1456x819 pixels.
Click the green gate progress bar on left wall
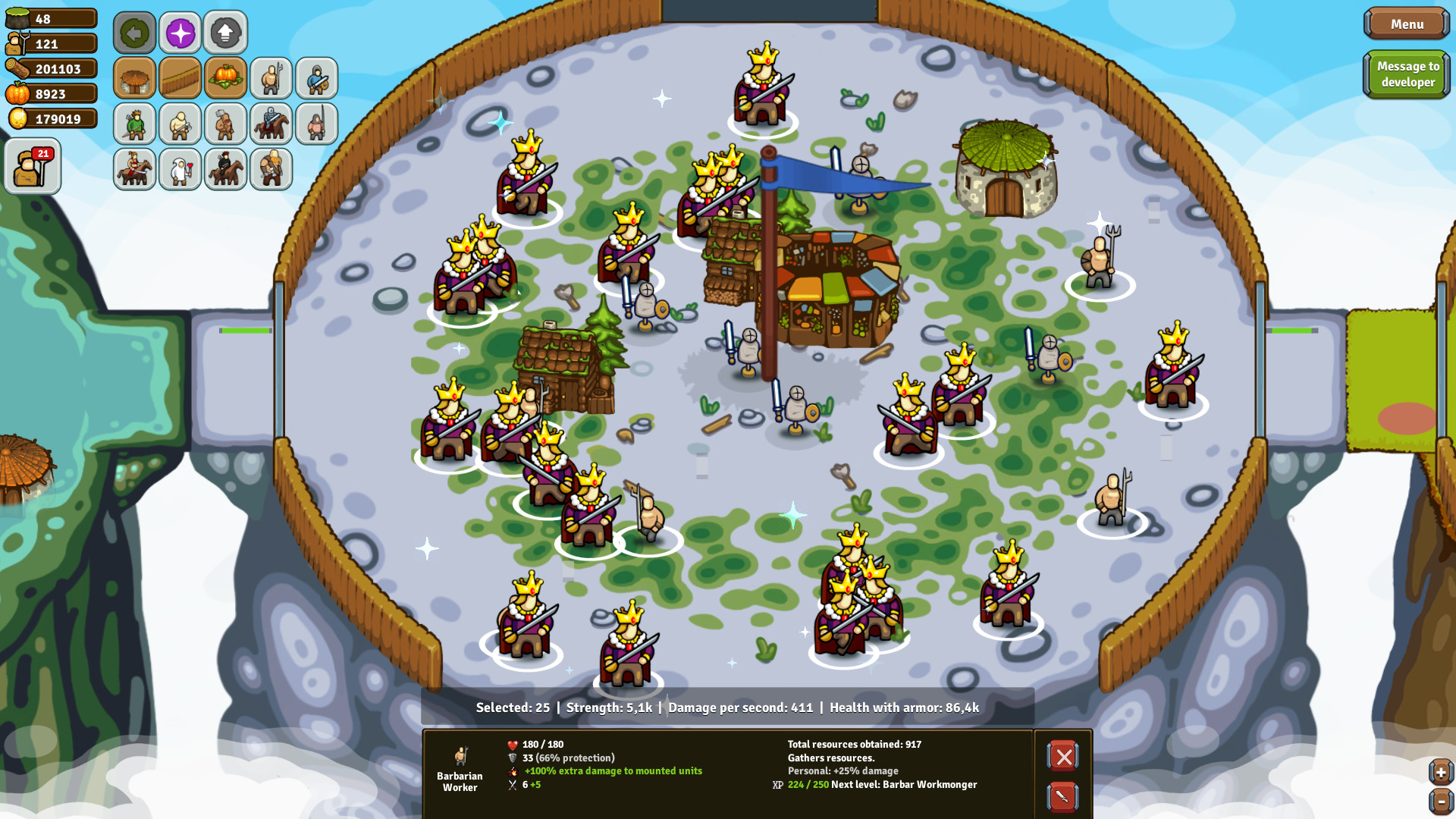click(244, 330)
